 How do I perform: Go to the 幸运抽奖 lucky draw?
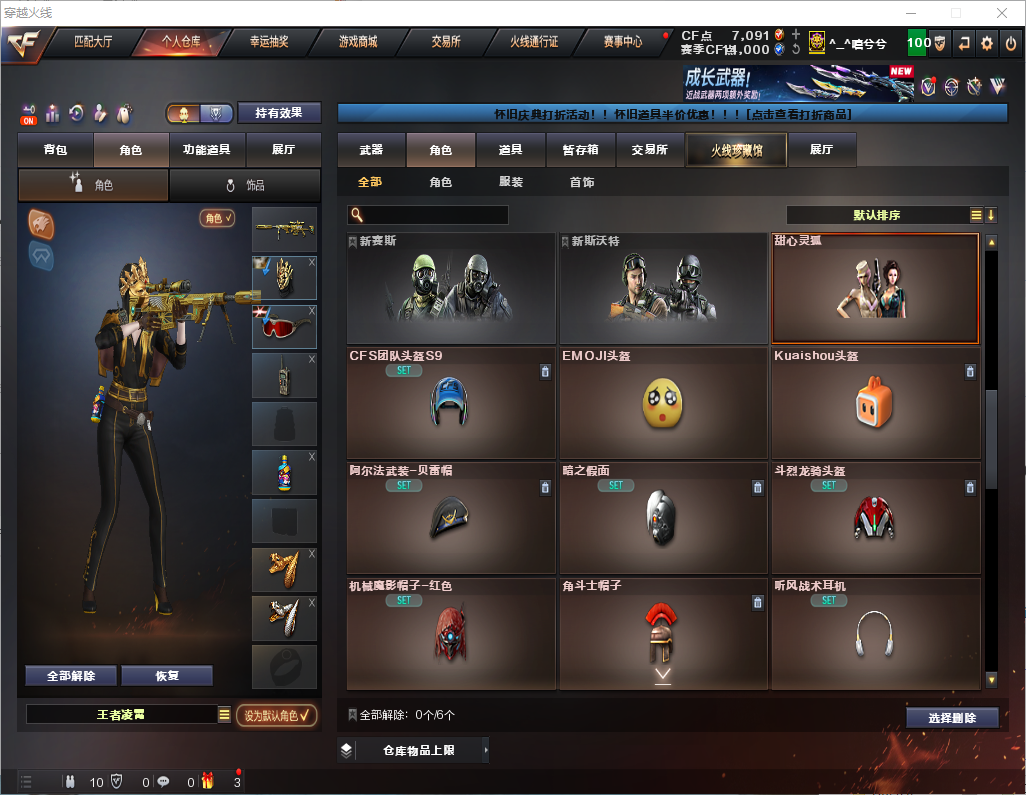[x=269, y=42]
